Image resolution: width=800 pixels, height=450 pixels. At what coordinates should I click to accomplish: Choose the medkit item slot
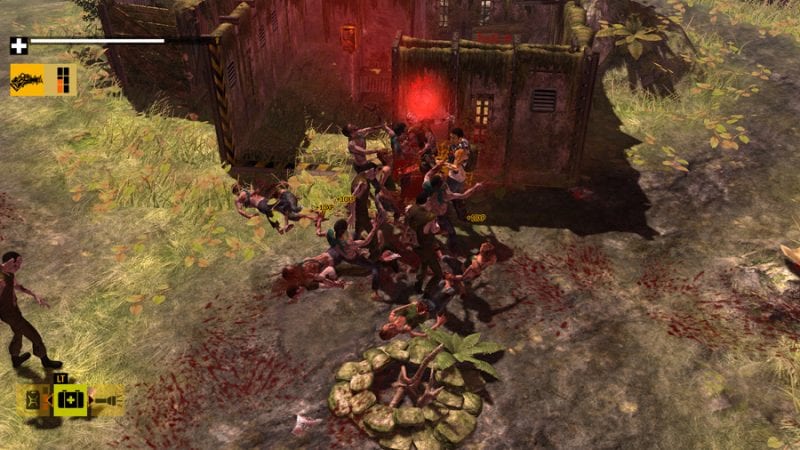point(71,400)
